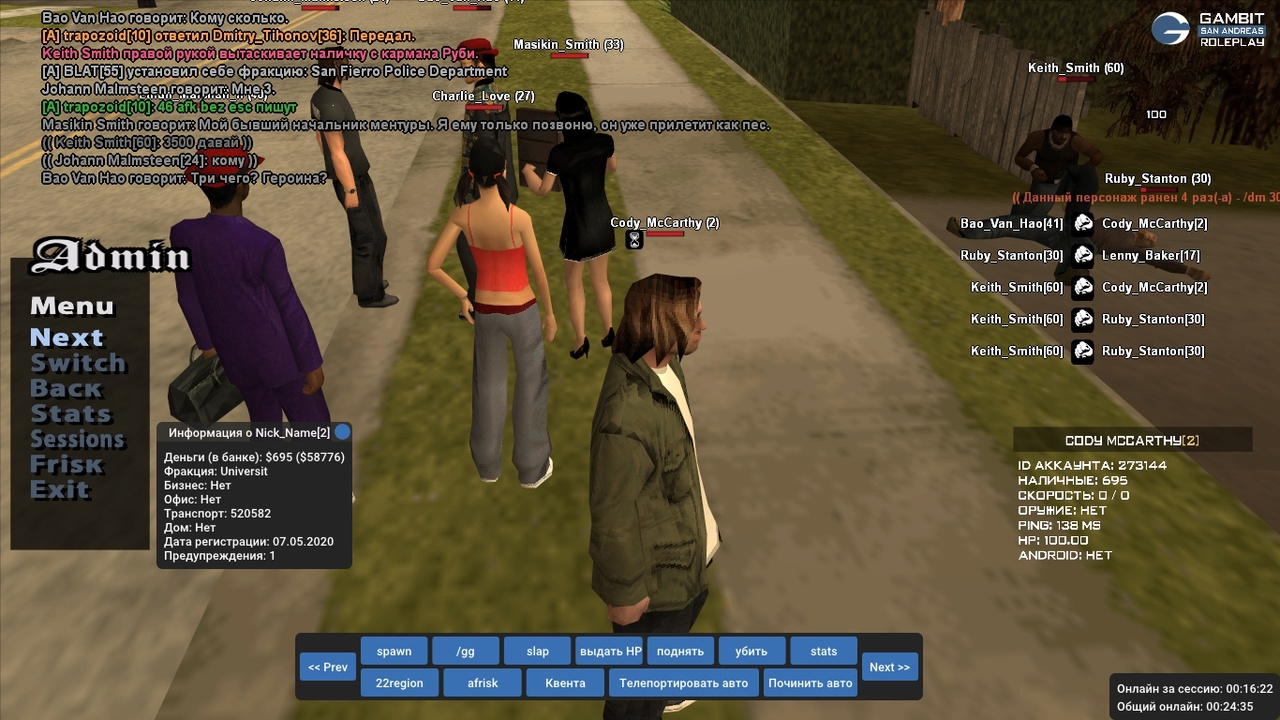Screen dimensions: 1280x720
Task: Click the убить button
Action: 751,651
